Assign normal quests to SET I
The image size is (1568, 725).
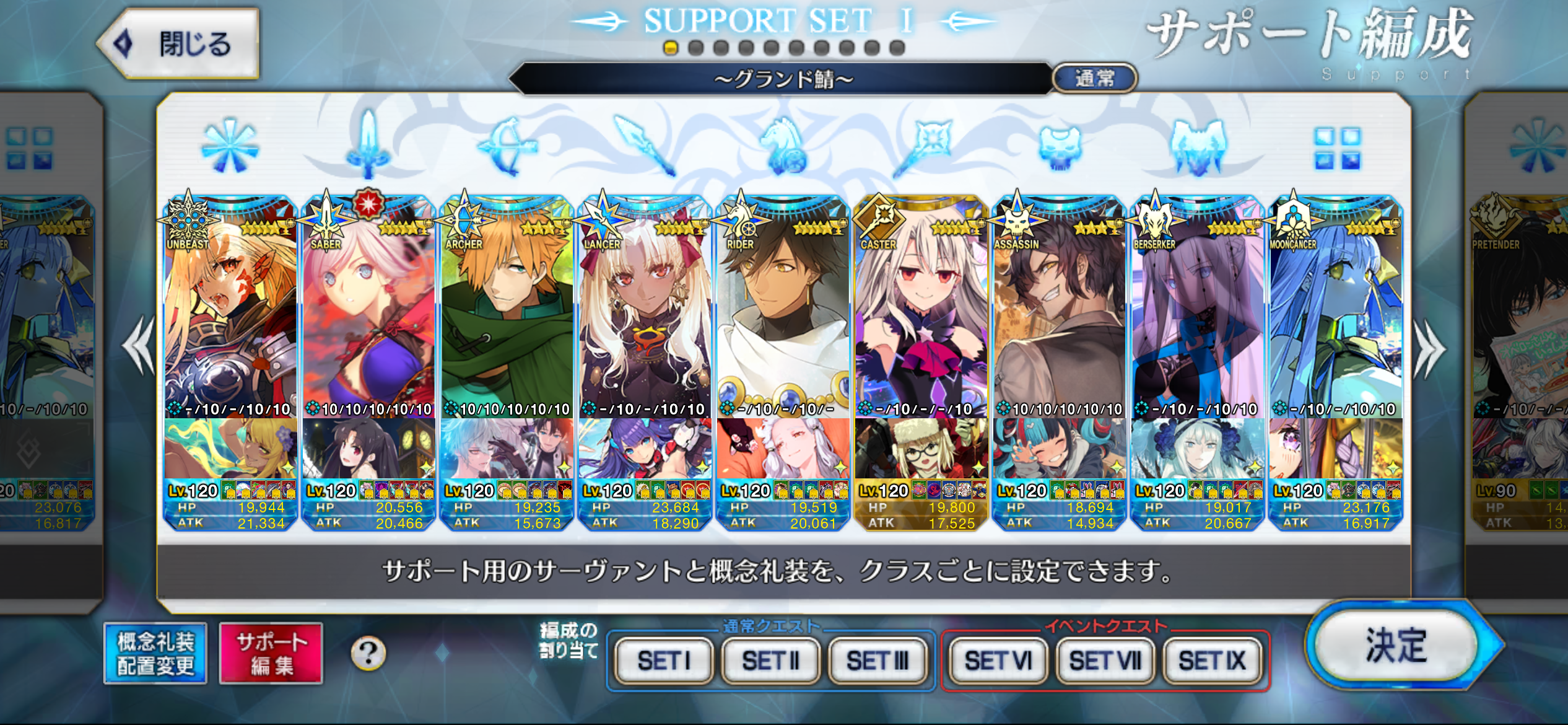(664, 661)
